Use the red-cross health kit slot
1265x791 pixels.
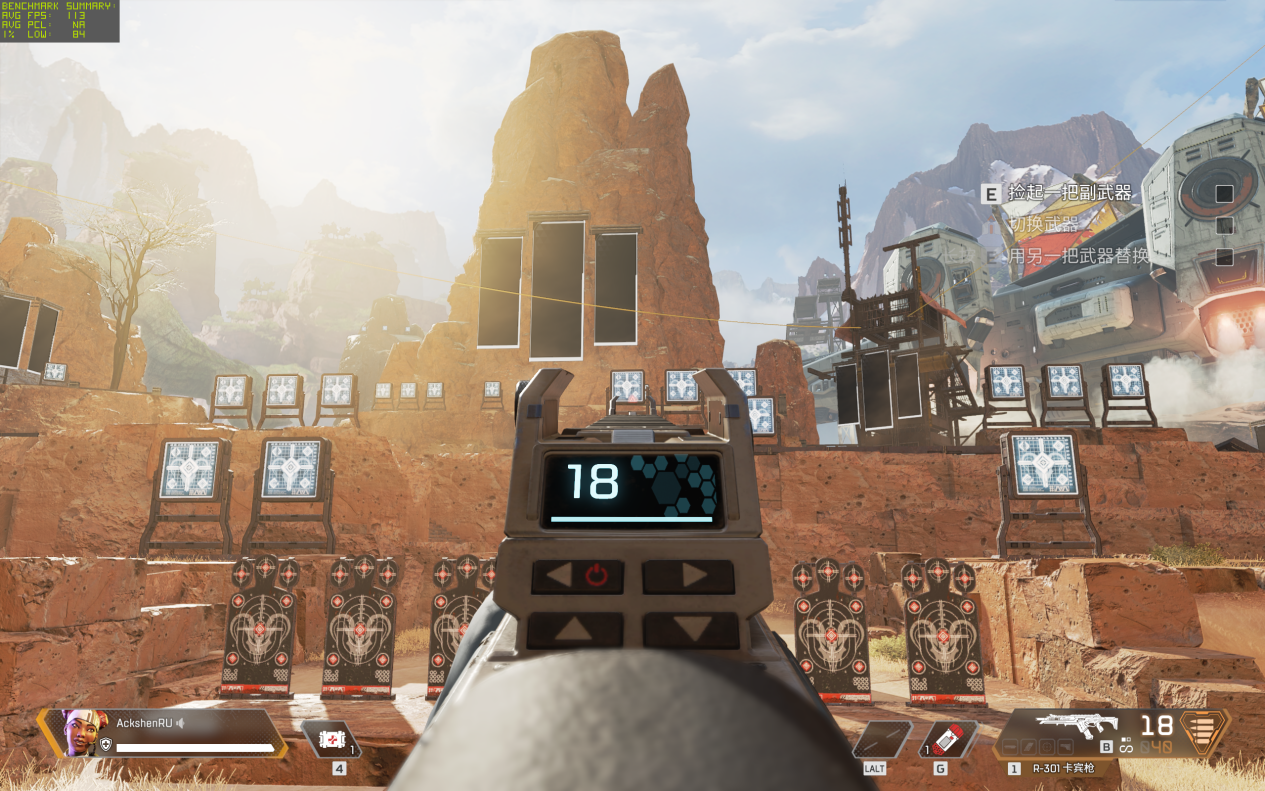point(331,740)
